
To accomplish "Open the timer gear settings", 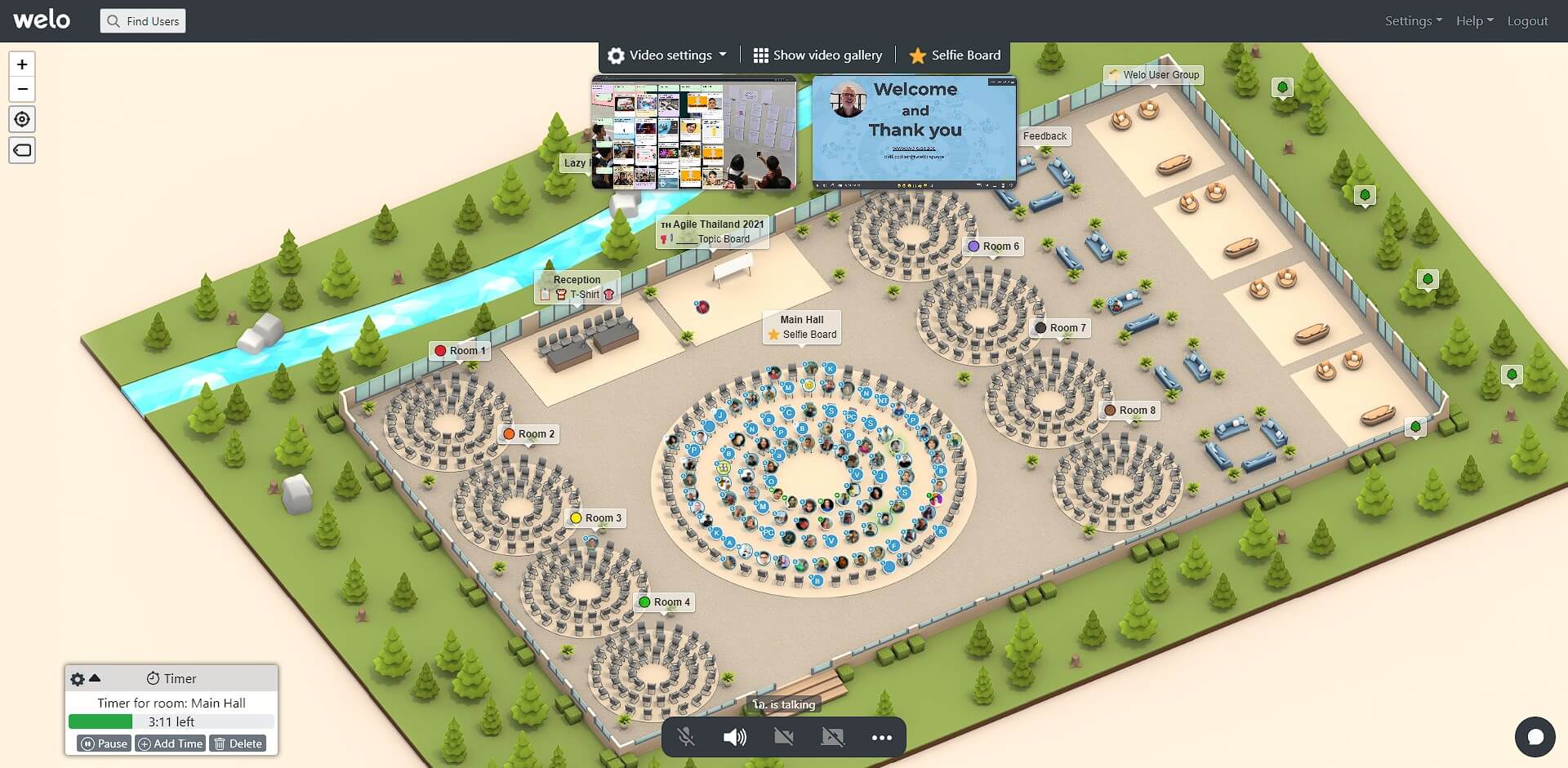I will coord(78,679).
